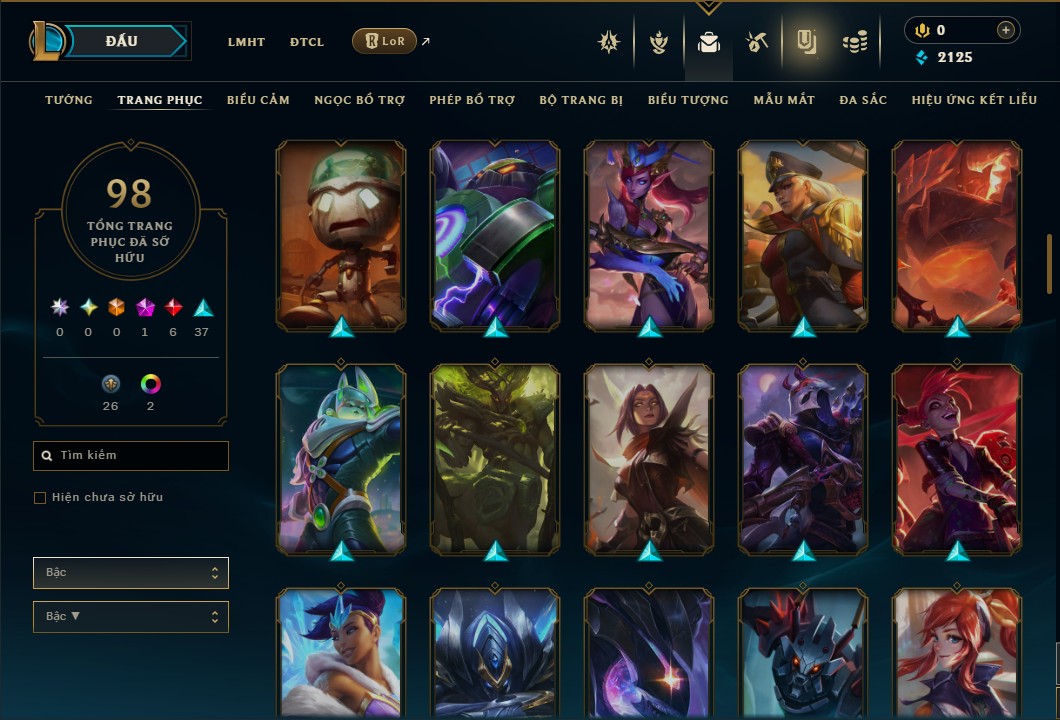The height and width of the screenshot is (720, 1060).
Task: Go to the BỘ TRANG BỊ tab
Action: pyautogui.click(x=581, y=100)
